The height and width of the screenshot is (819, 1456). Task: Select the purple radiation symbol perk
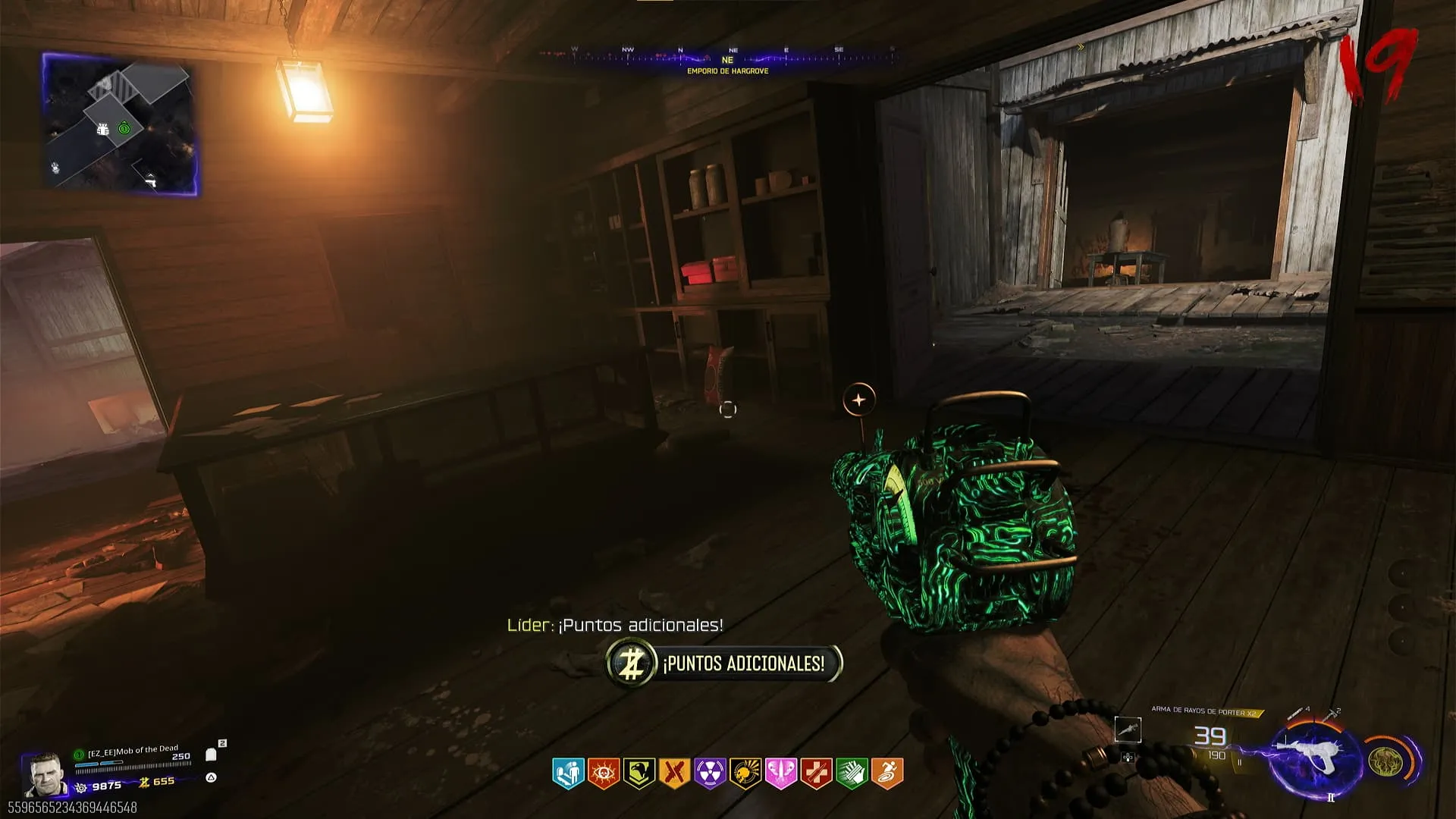[710, 773]
